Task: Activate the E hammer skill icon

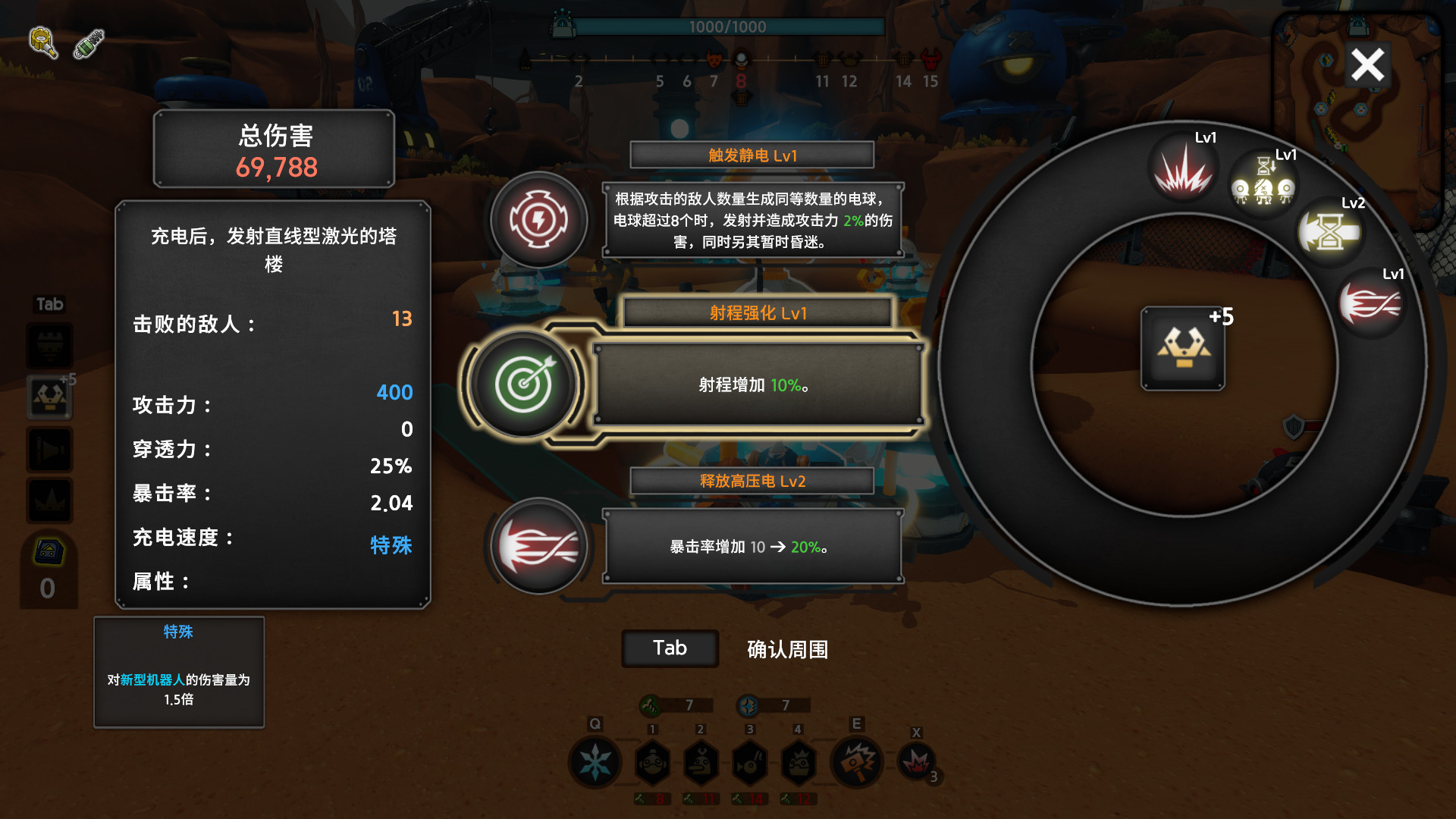Action: pyautogui.click(x=858, y=762)
